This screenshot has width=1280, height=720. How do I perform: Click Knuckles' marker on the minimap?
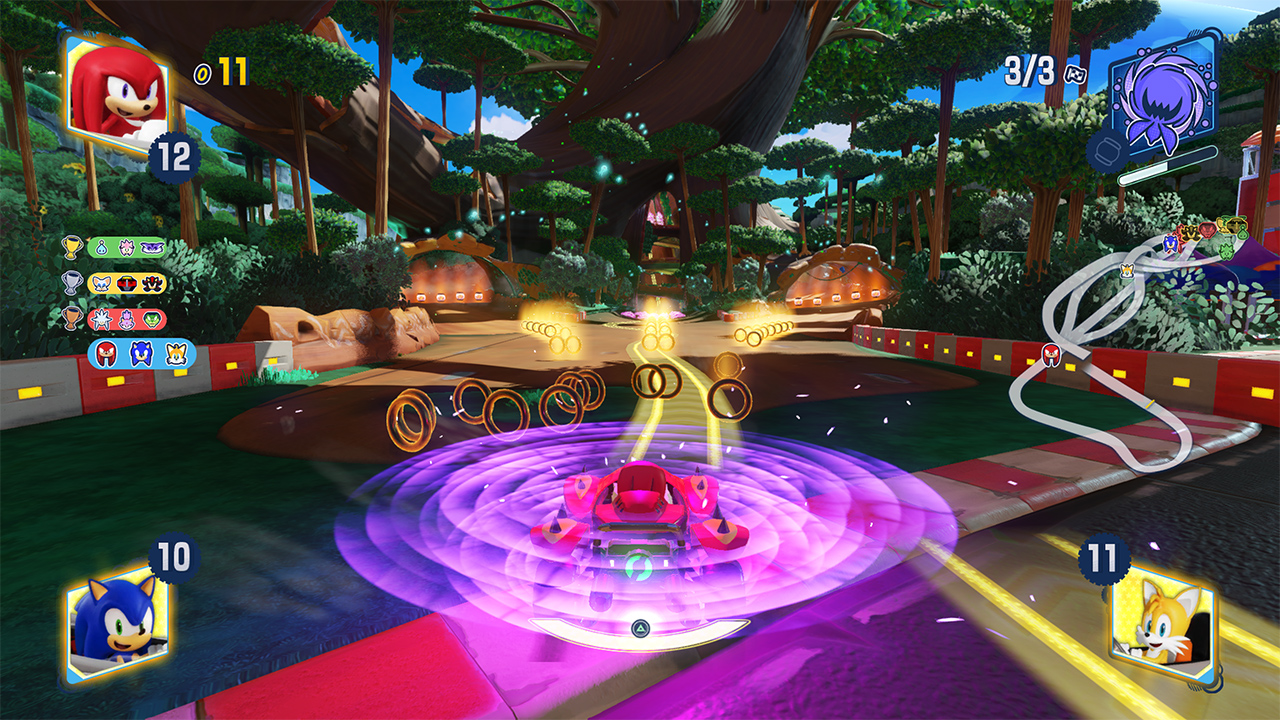click(x=1051, y=352)
